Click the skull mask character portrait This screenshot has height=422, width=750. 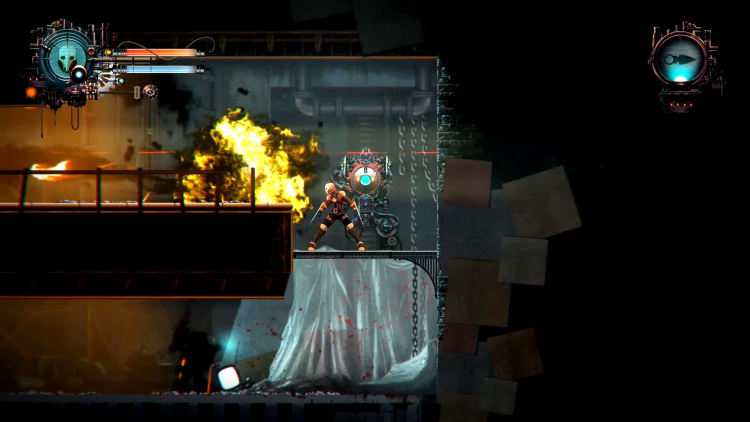66,57
